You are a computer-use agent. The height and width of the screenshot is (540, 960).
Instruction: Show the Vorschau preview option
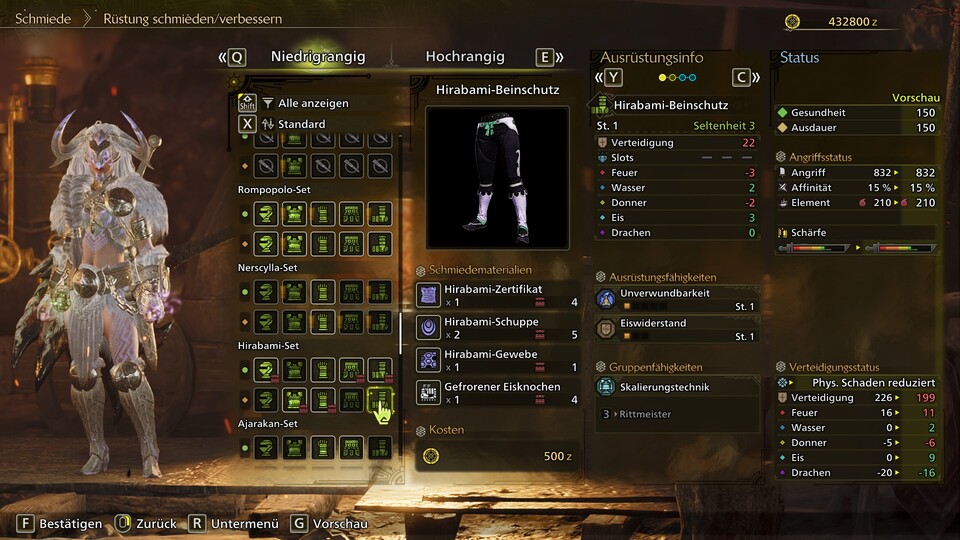329,523
